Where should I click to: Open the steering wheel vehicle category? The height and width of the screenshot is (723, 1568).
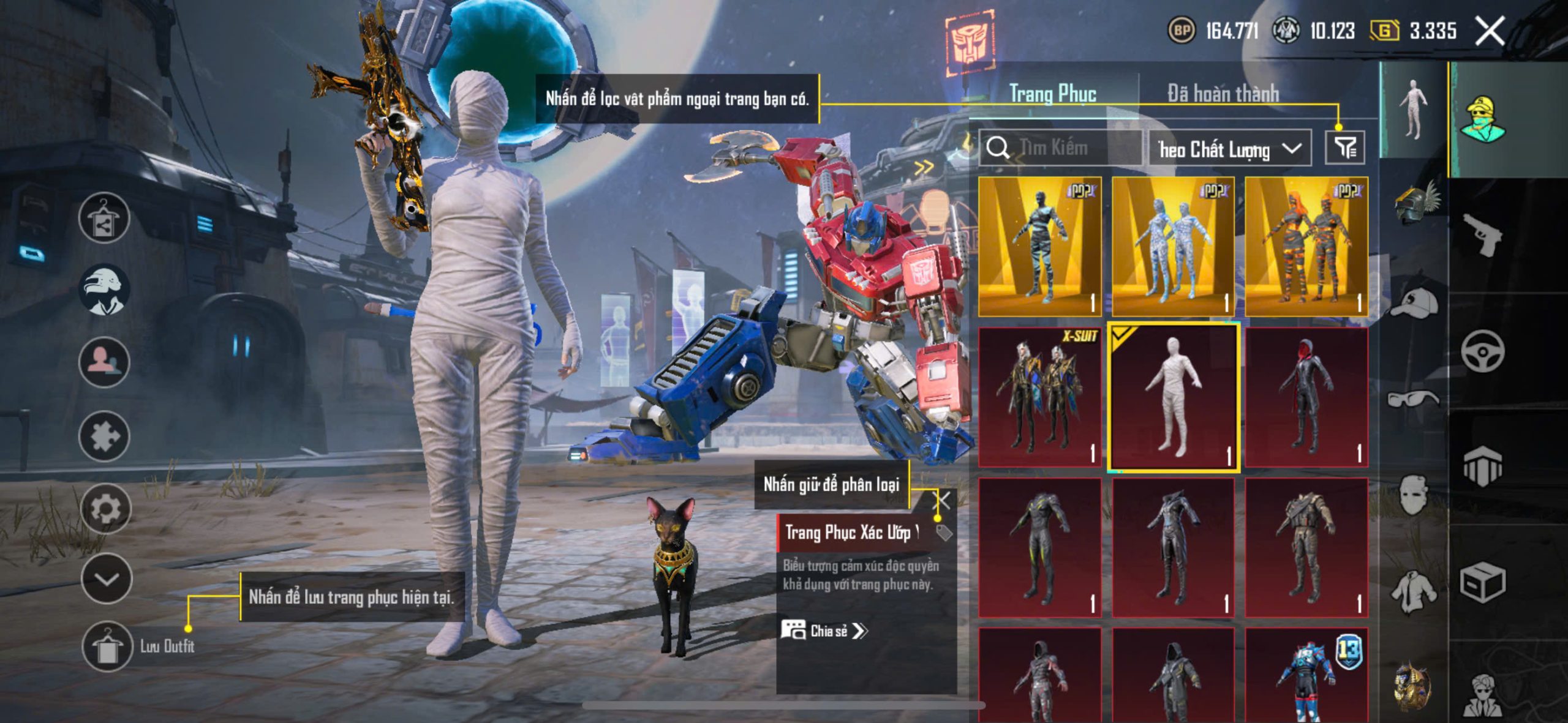[1483, 351]
